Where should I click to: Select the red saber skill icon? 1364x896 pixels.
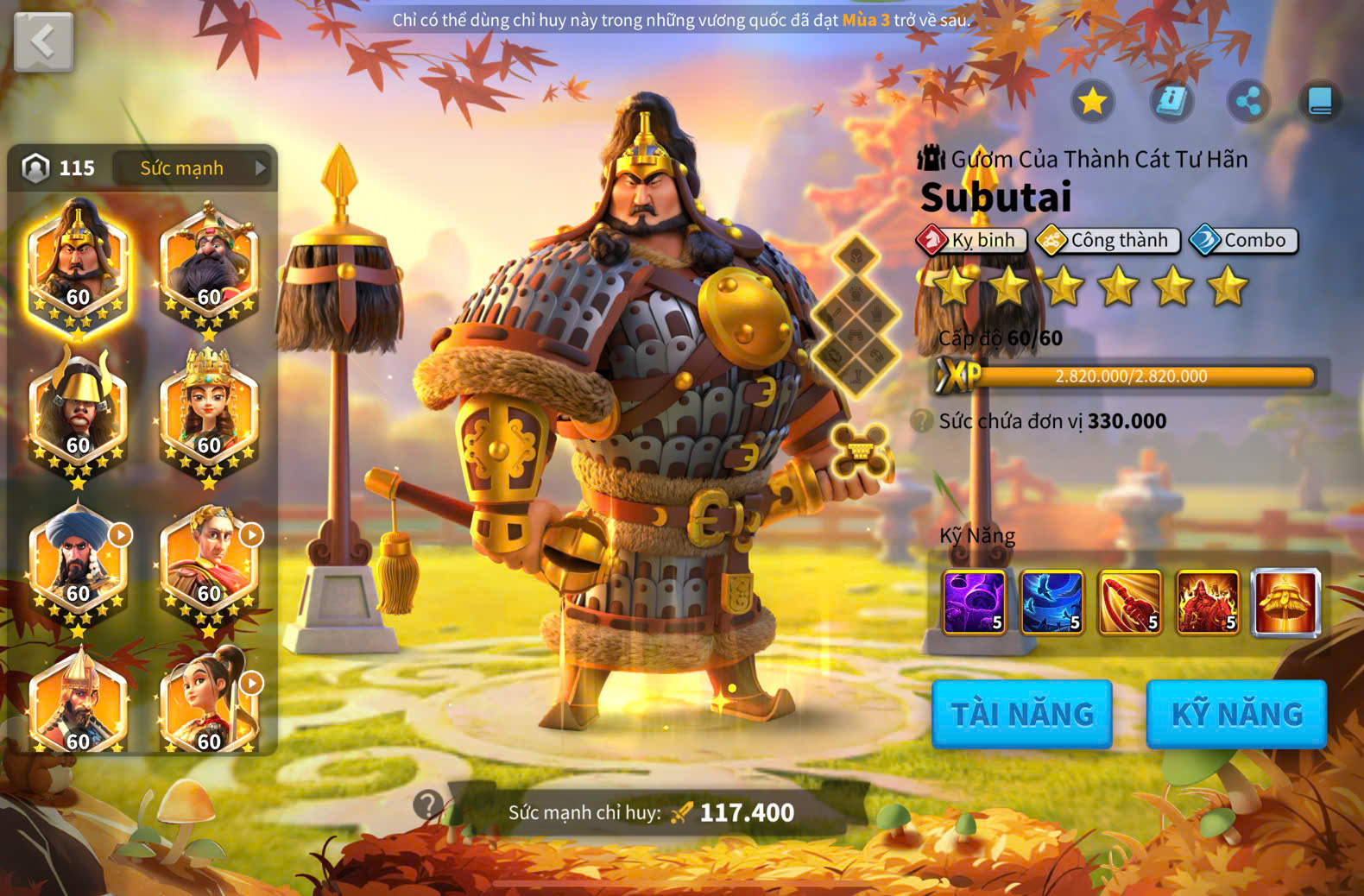(x=1130, y=603)
